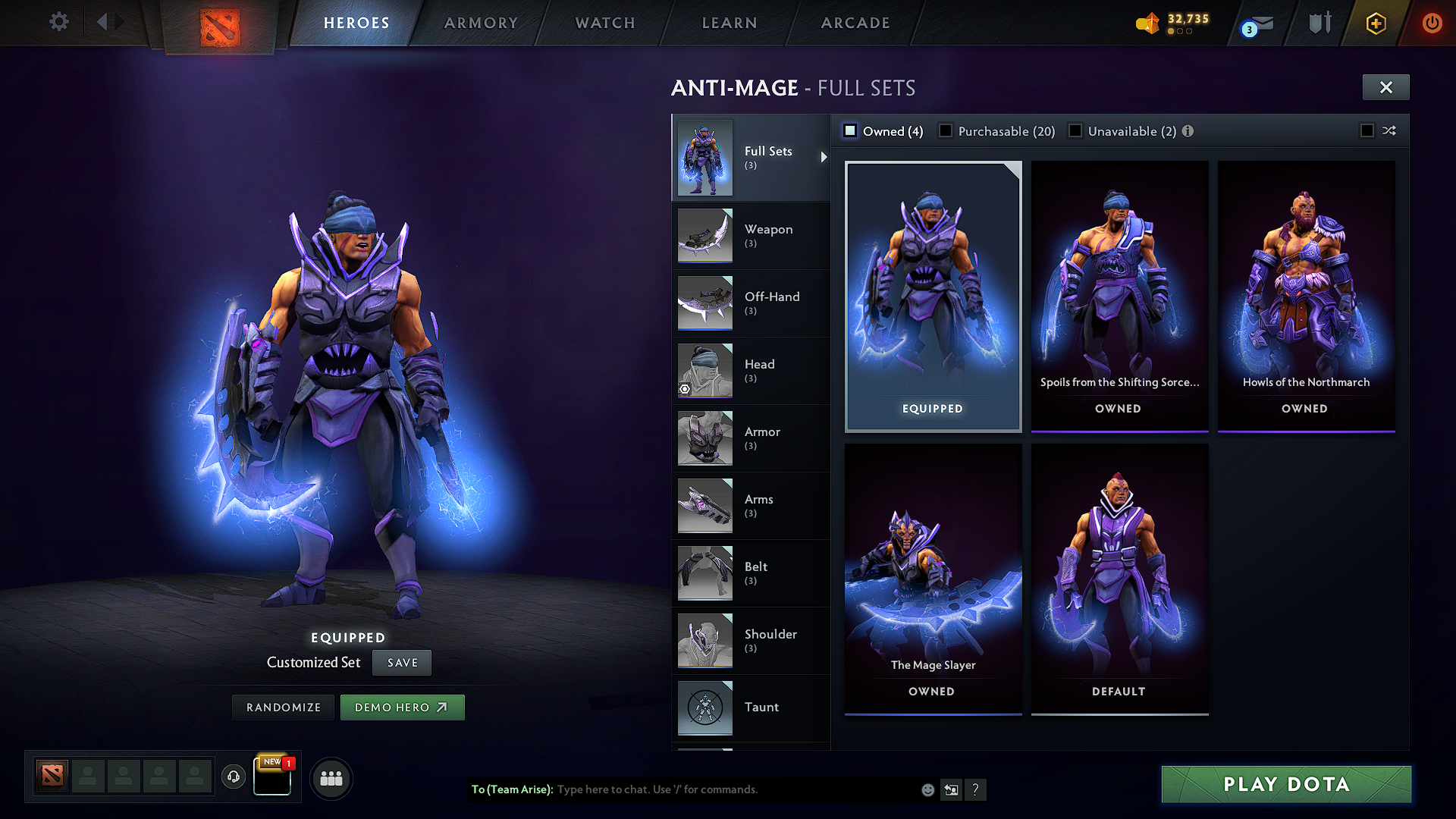The height and width of the screenshot is (819, 1456).
Task: Toggle the Unavailable (2) filter
Action: point(1075,130)
